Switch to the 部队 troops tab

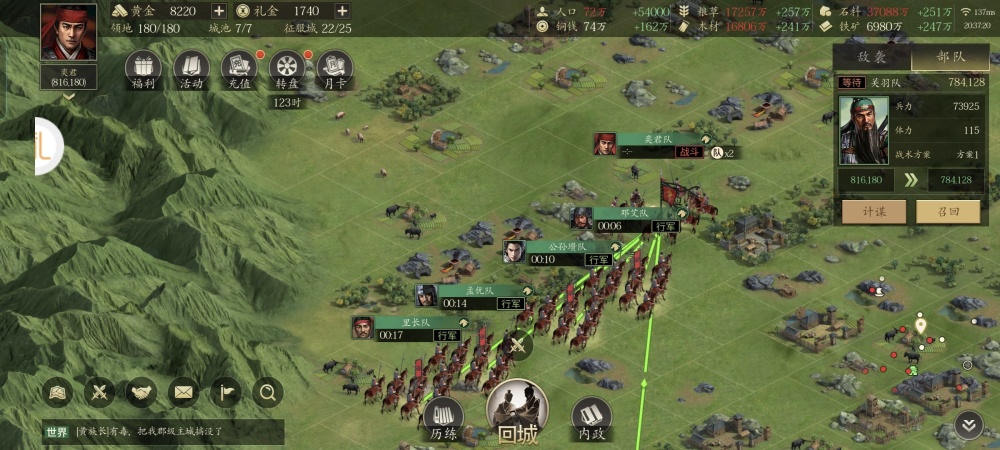(950, 58)
